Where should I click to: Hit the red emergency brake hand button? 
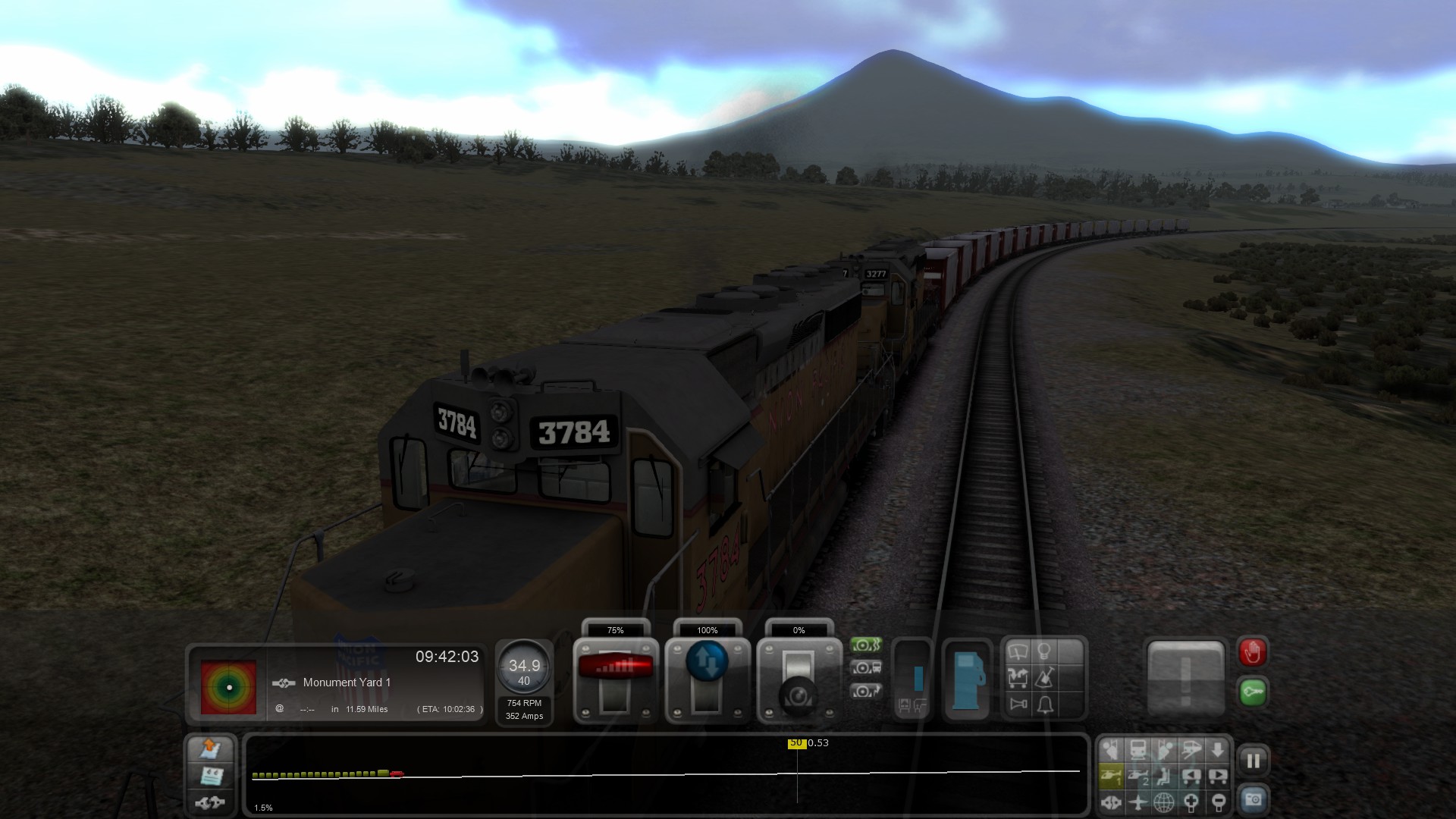click(x=1253, y=652)
